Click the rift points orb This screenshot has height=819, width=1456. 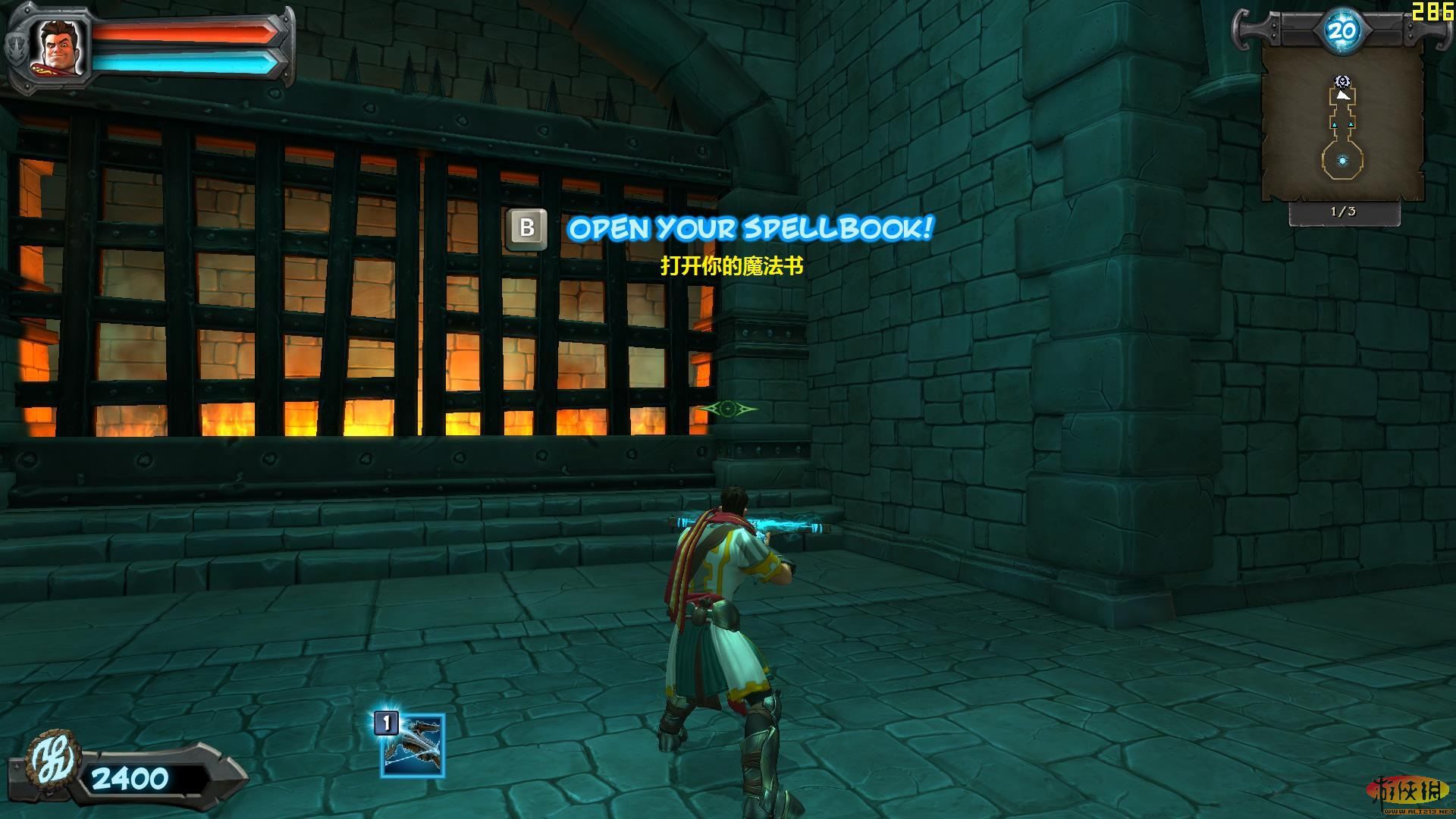1341,31
